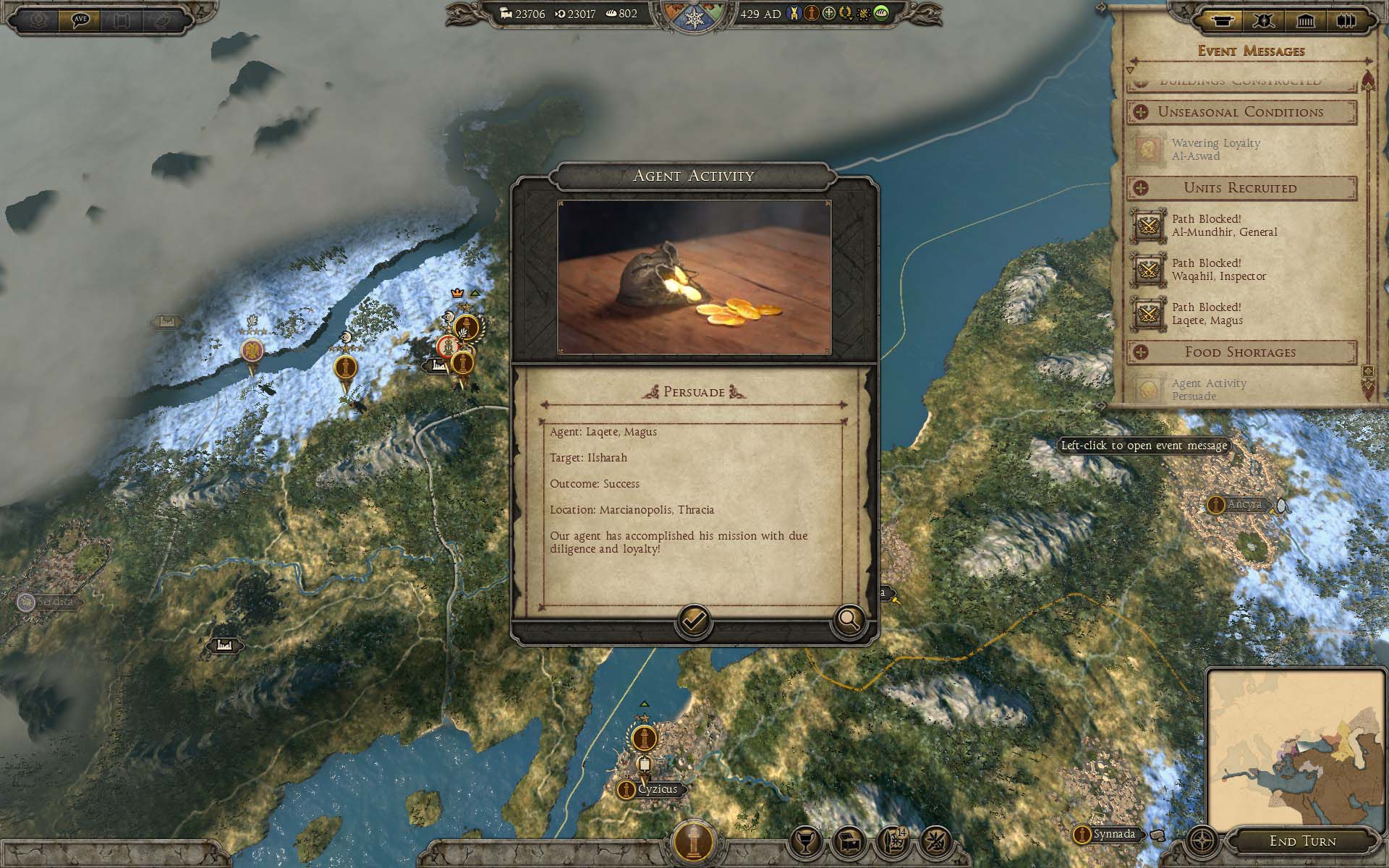Select the Synnada settlement label
1389x868 pixels.
pos(1113,834)
